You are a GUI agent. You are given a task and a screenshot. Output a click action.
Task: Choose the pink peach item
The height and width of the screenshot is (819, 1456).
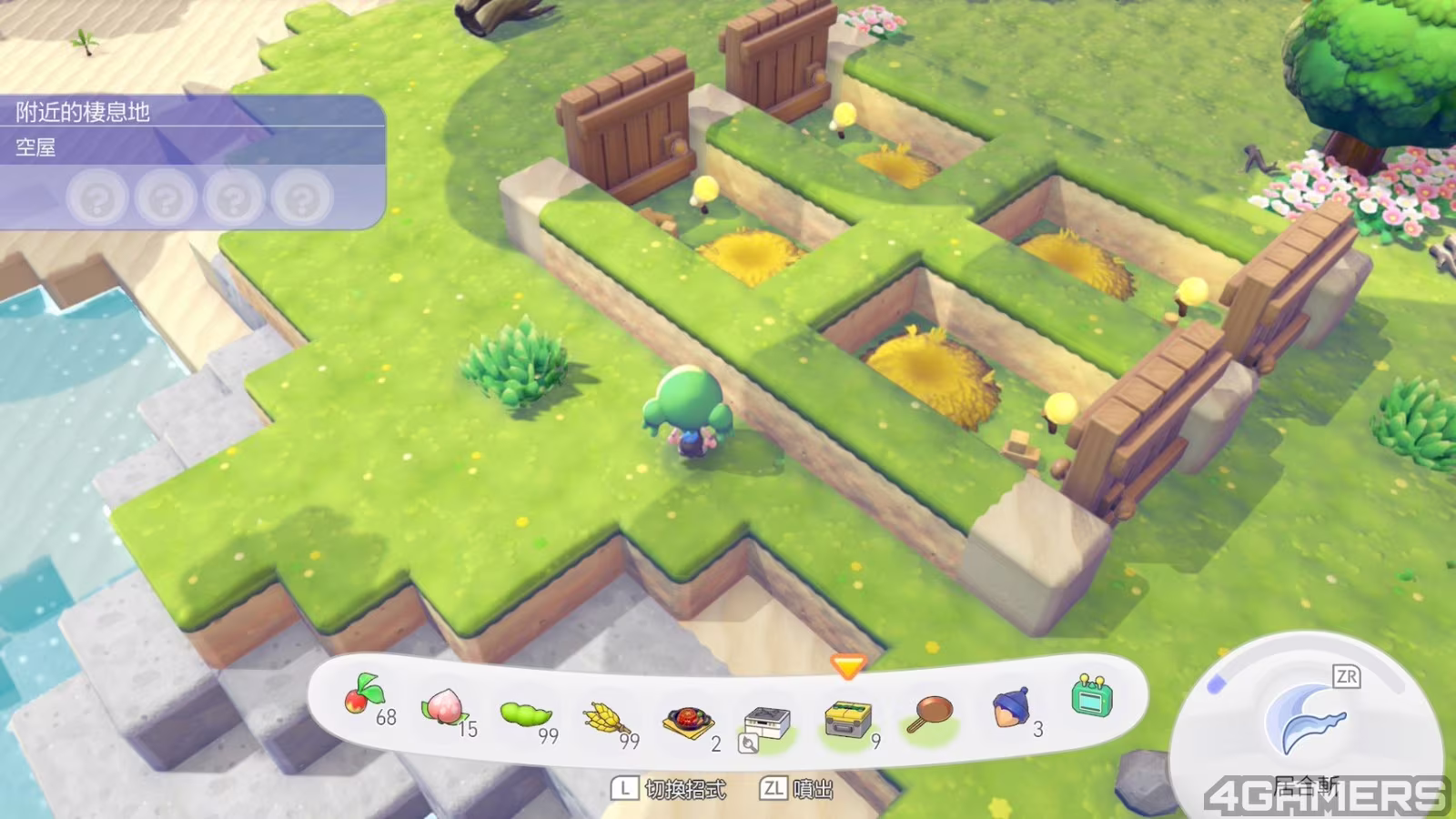pos(444,706)
